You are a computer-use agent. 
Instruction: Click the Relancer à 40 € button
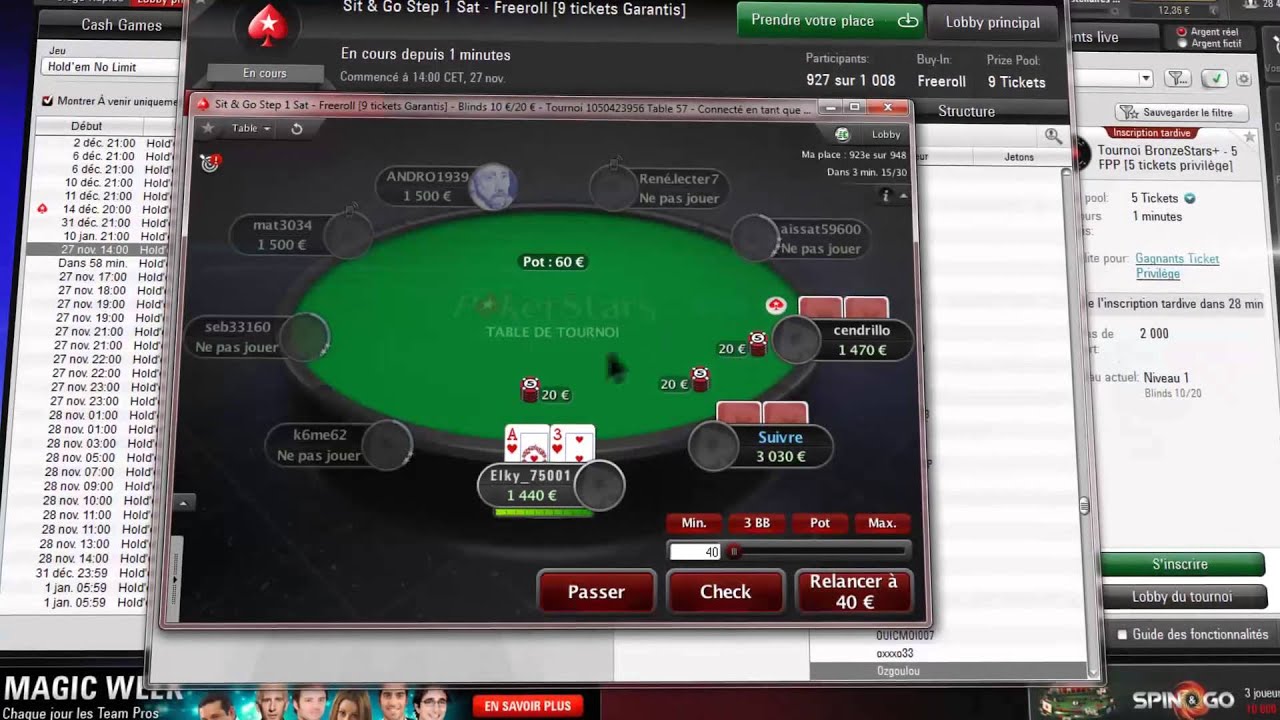[x=854, y=590]
